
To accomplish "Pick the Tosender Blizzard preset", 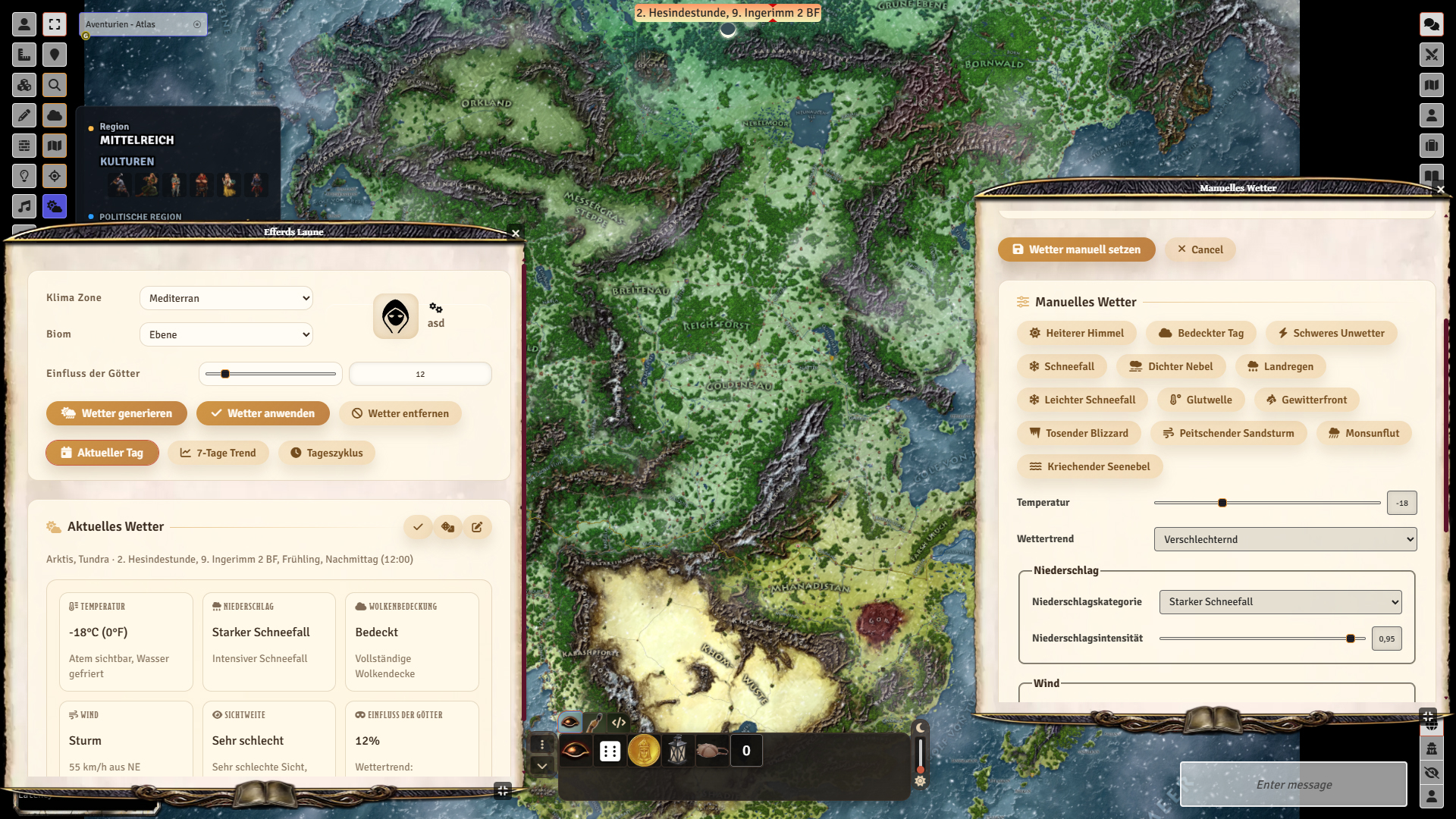I will [1078, 433].
